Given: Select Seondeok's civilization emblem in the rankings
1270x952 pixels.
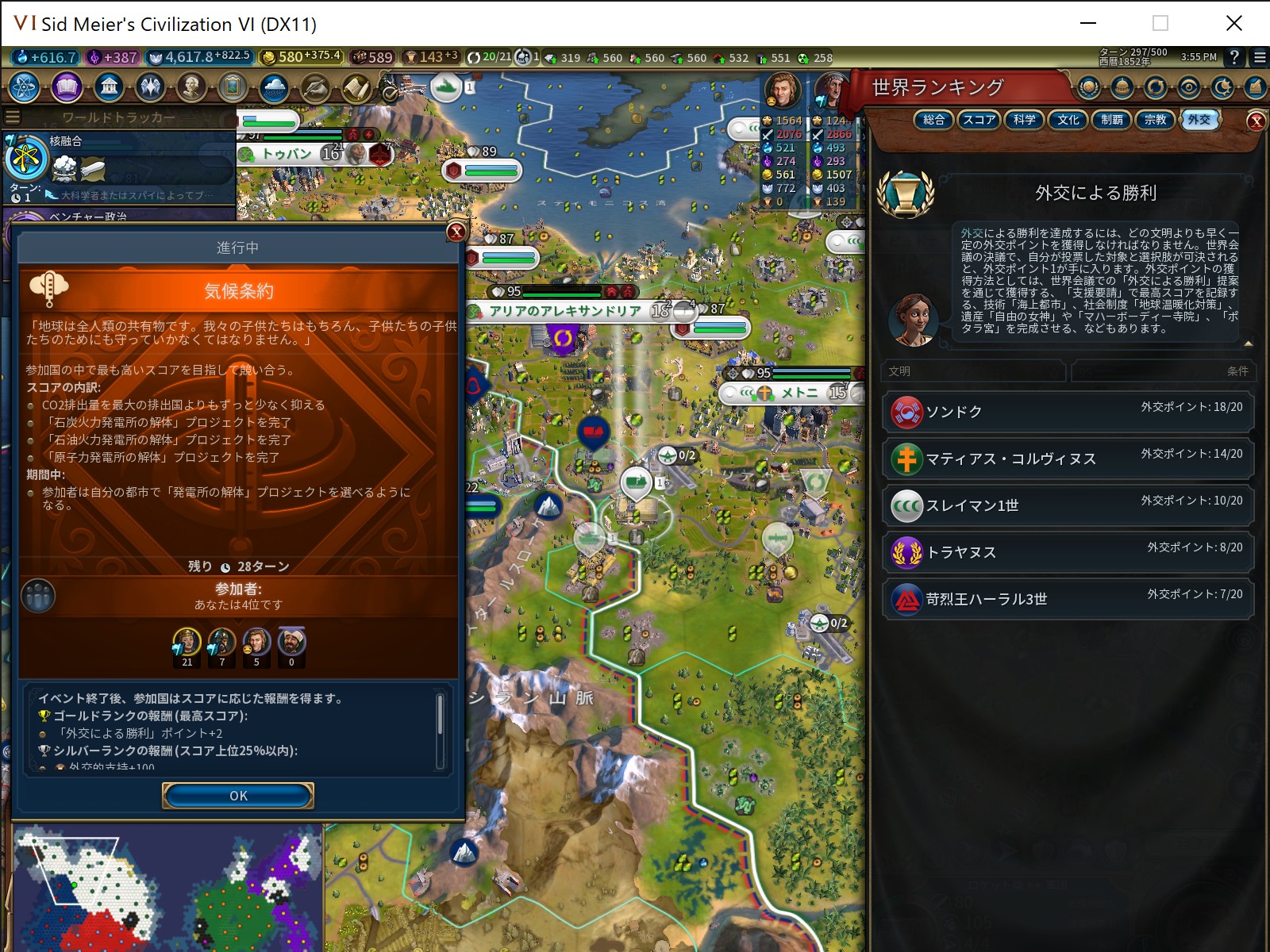Looking at the screenshot, I should point(905,412).
